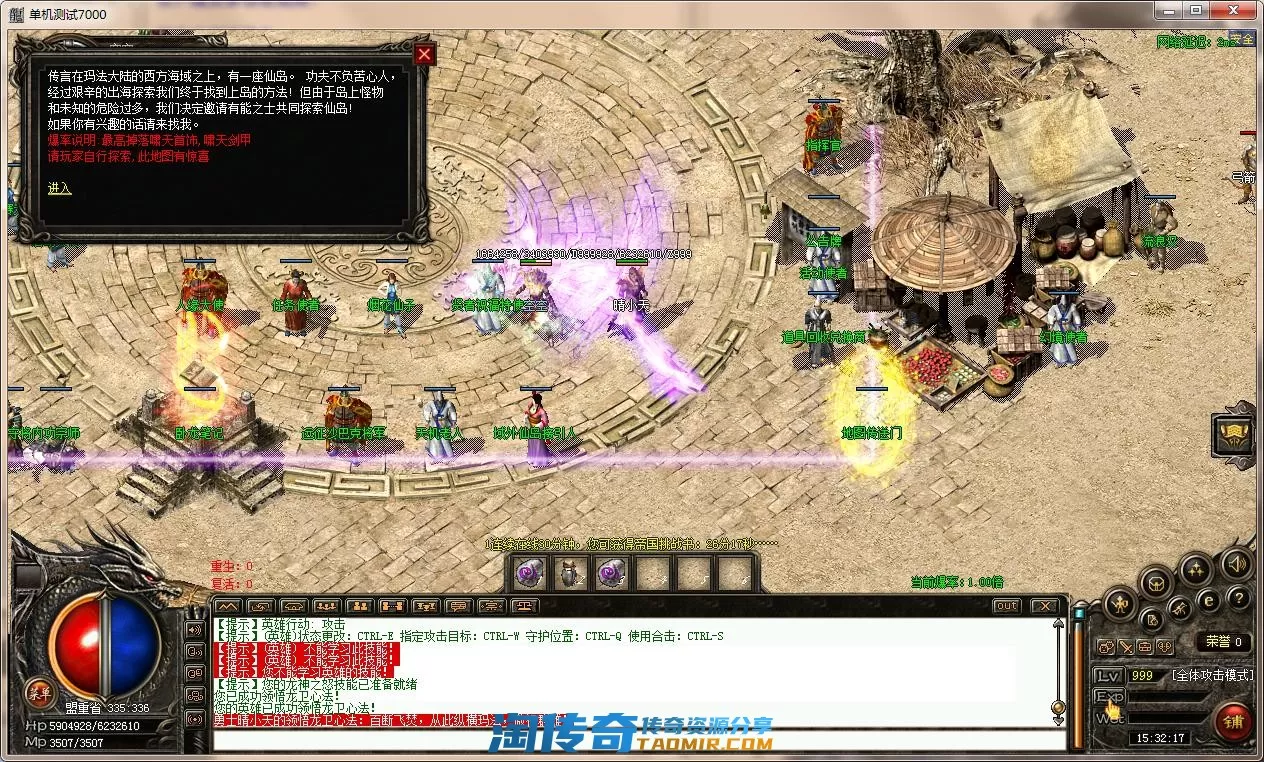Viewport: 1264px width, 762px height.
Task: Click the Lv level button
Action: pos(1107,675)
